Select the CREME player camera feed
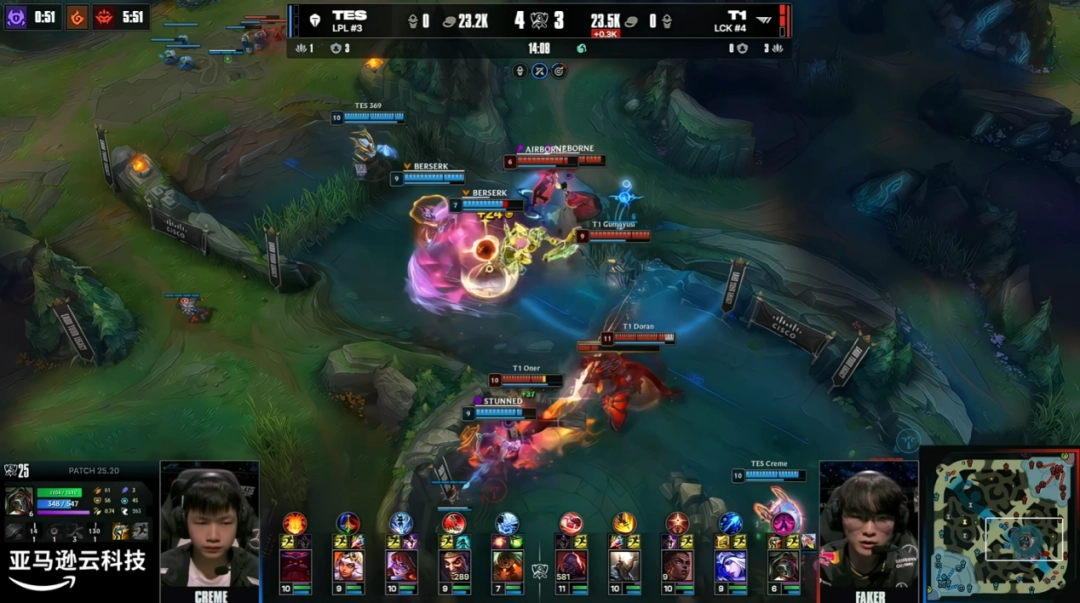The width and height of the screenshot is (1080, 603). click(209, 525)
